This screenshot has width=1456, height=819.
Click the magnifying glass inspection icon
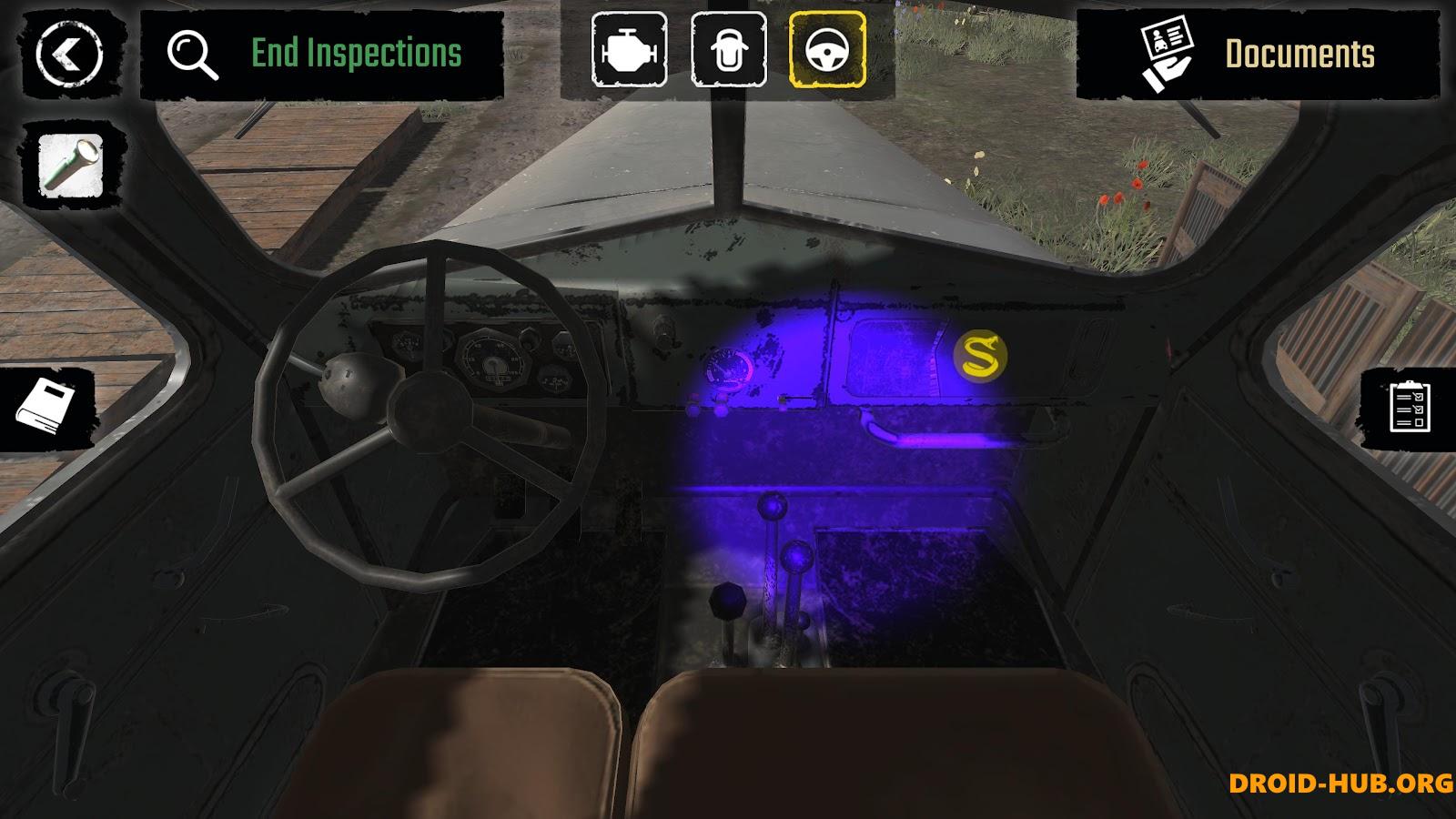191,53
